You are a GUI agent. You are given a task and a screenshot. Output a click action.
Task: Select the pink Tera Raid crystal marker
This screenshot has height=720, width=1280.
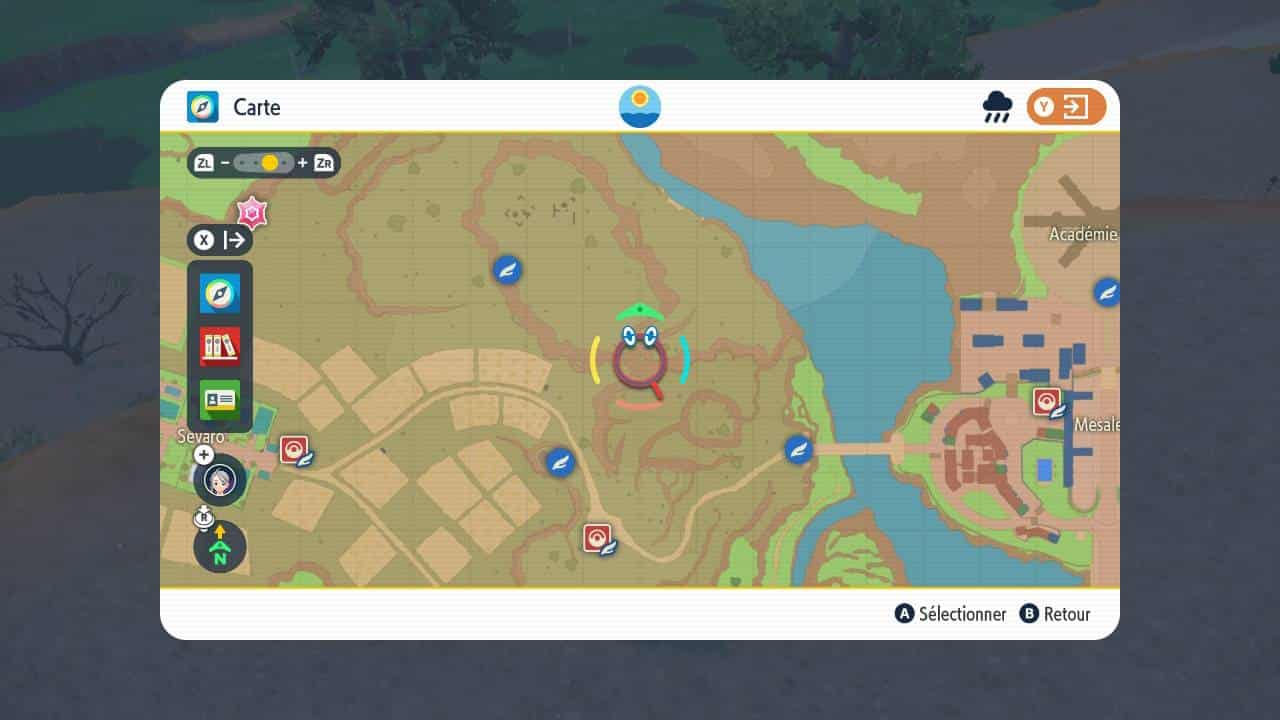pos(252,212)
